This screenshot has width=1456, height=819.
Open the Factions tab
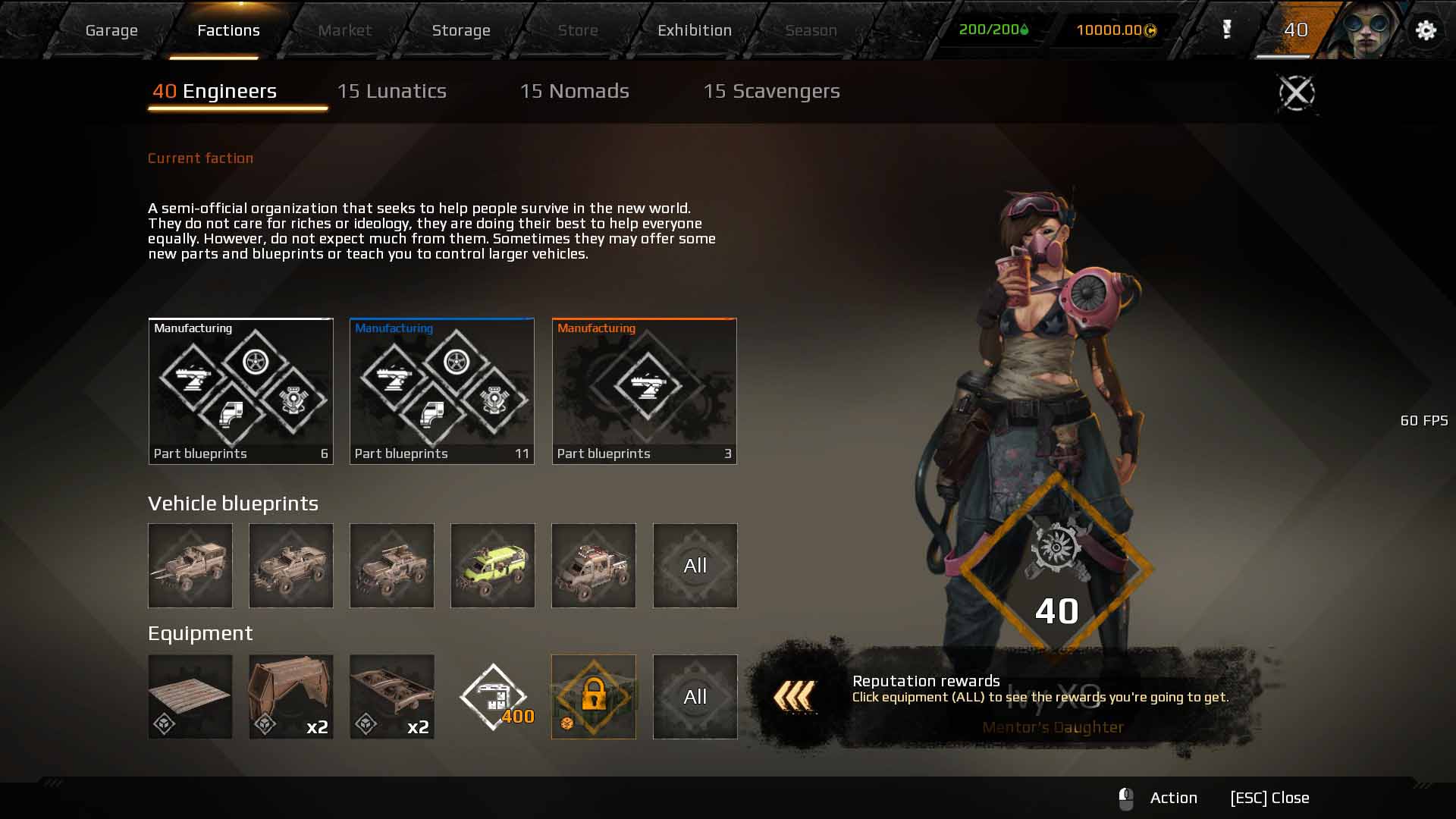228,30
